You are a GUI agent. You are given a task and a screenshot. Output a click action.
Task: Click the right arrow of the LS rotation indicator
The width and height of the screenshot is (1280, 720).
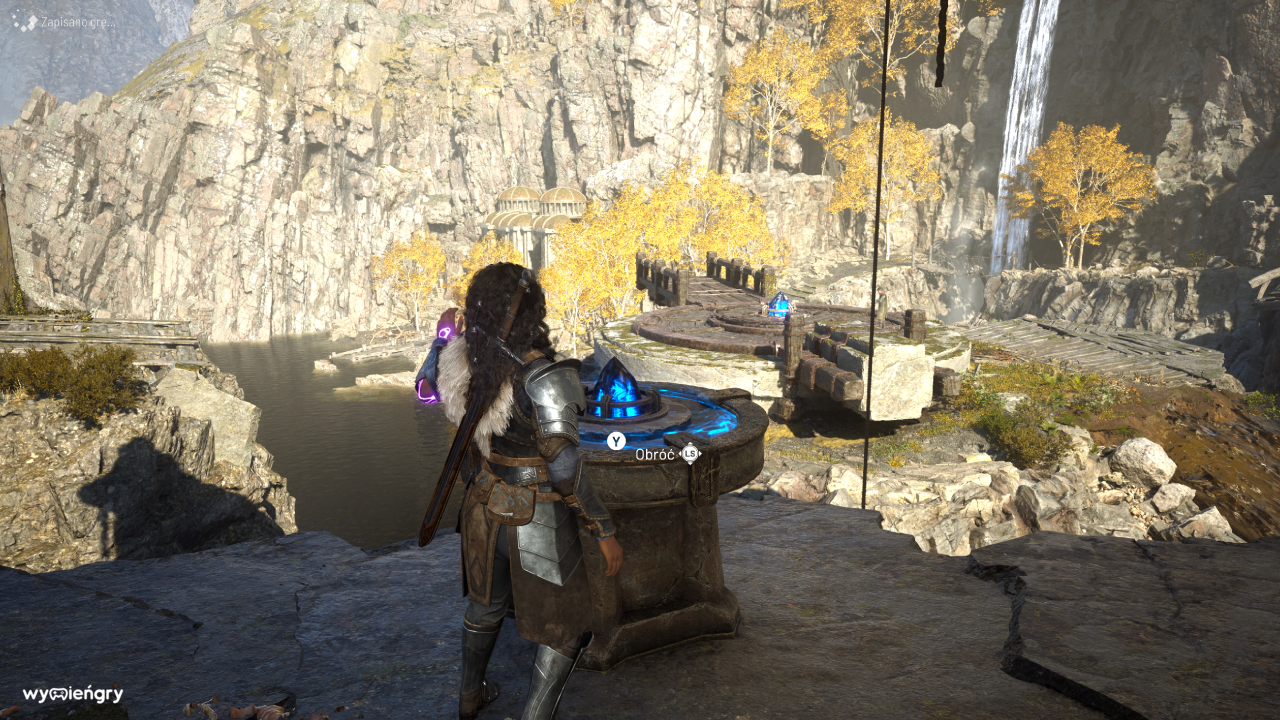(700, 453)
